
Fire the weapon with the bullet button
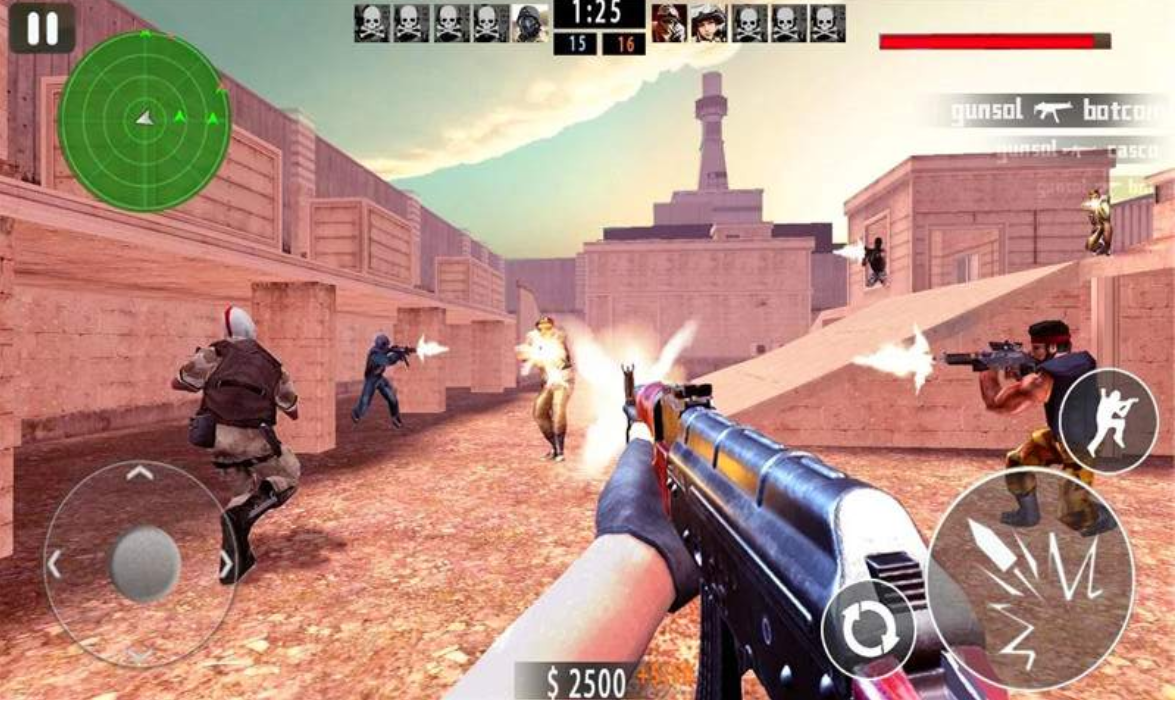click(1029, 578)
